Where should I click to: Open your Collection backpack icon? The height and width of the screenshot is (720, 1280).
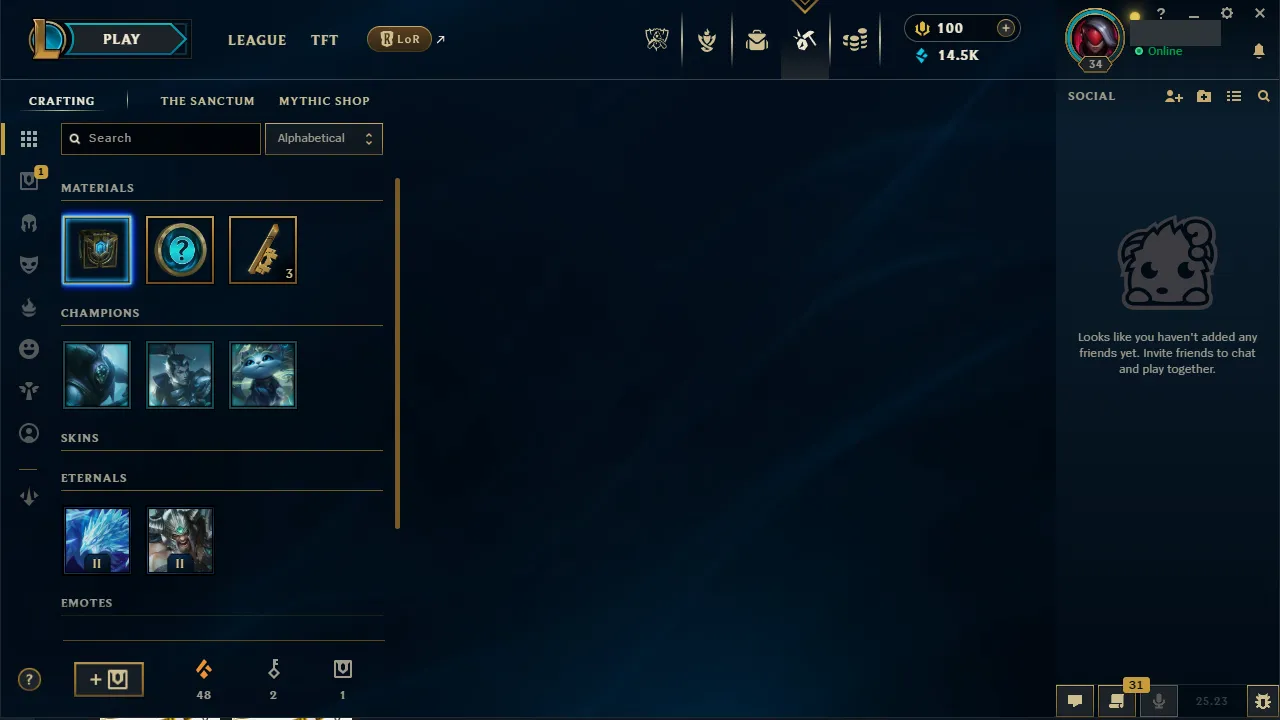pos(757,40)
